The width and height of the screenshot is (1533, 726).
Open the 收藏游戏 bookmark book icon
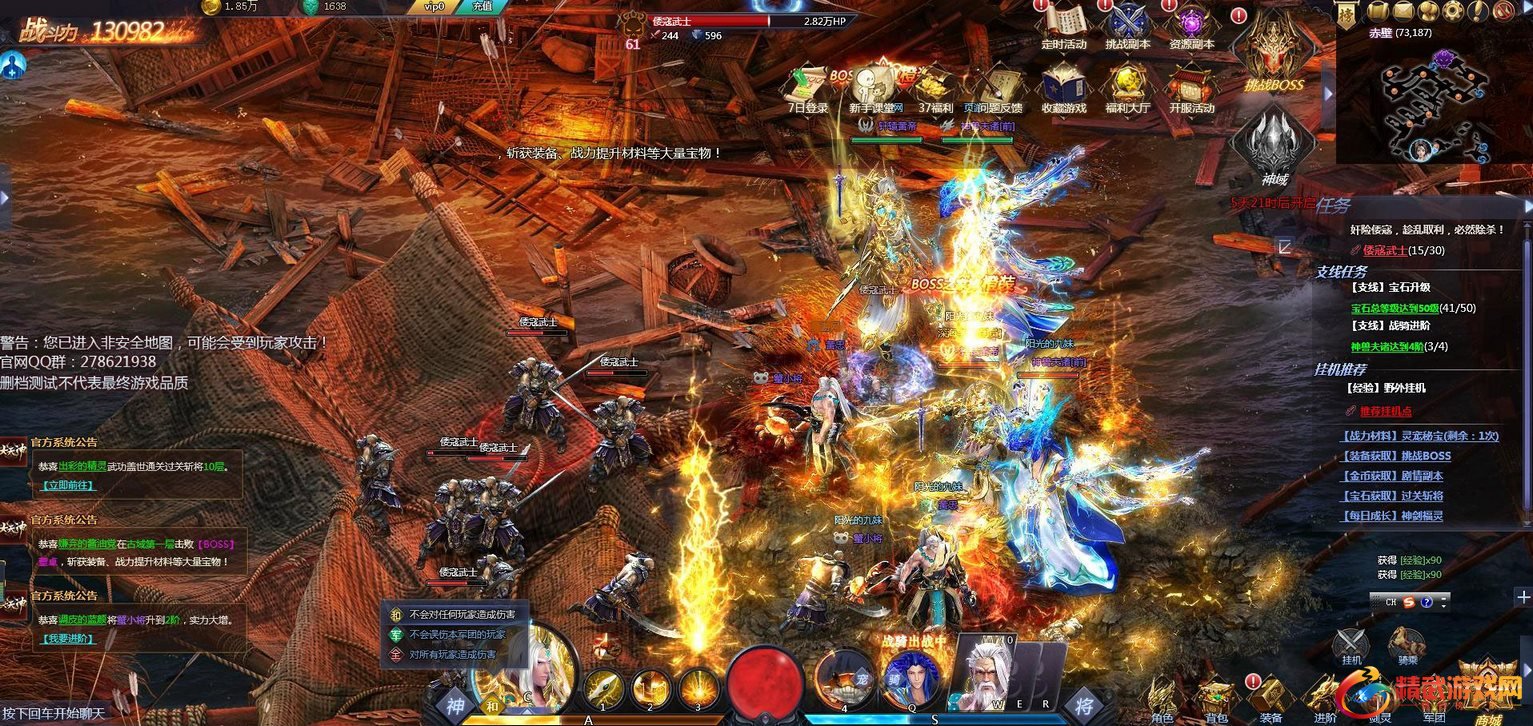(x=1063, y=85)
